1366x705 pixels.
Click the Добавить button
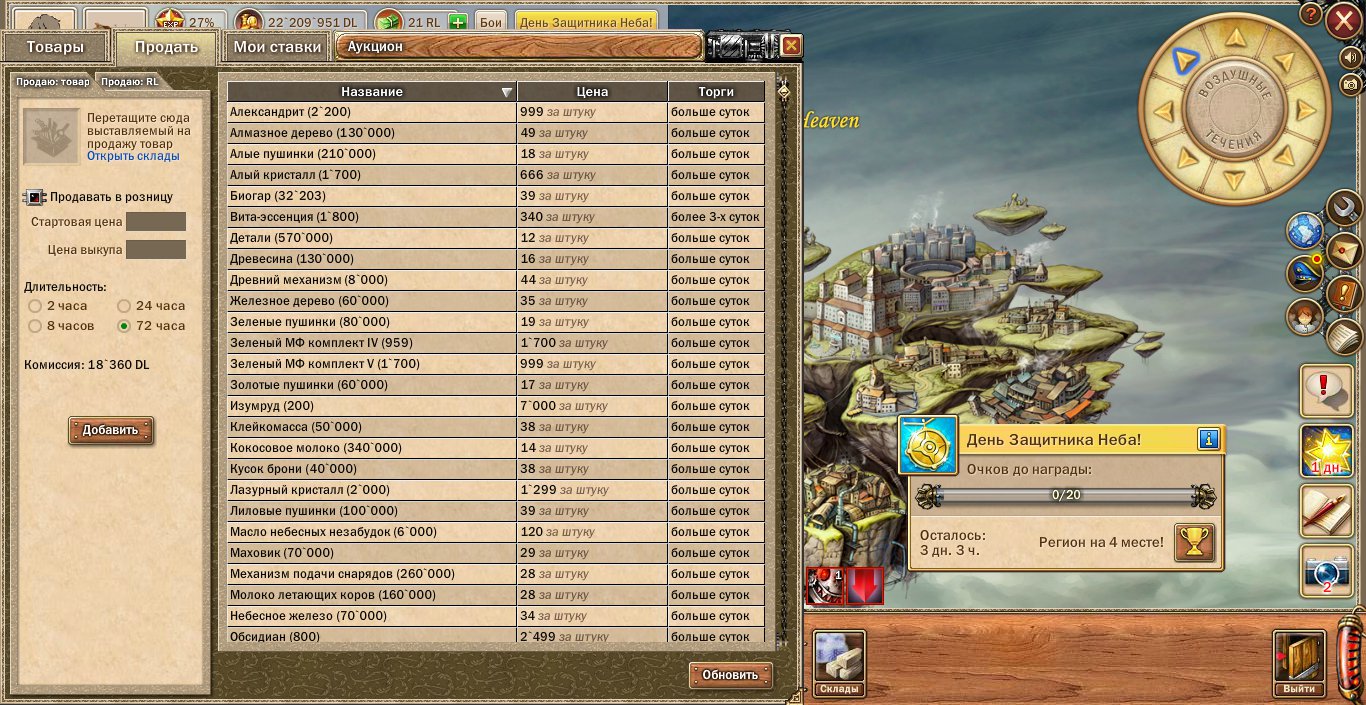click(110, 430)
